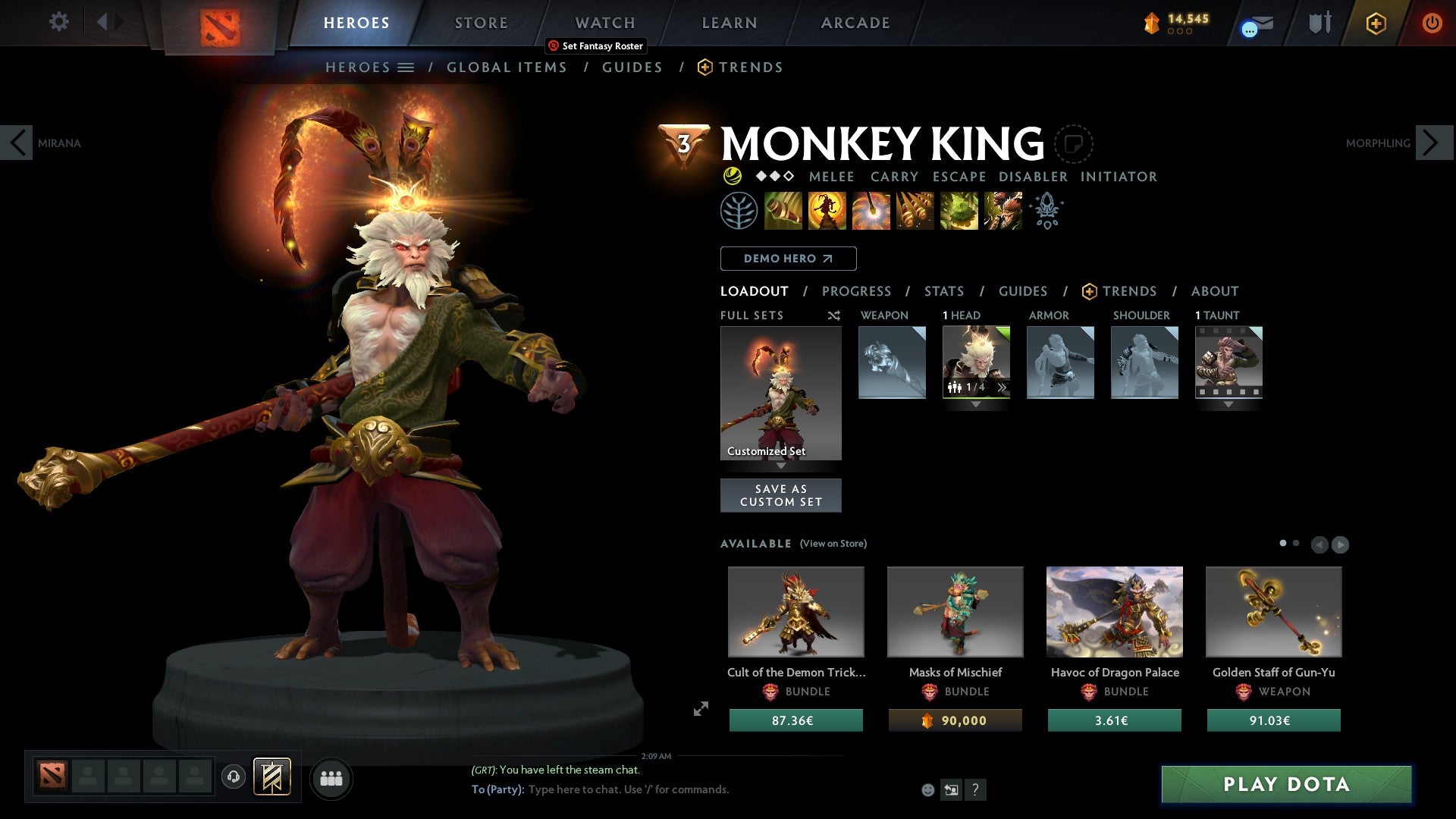This screenshot has width=1456, height=819.
Task: Open the WATCH menu at the top
Action: tap(604, 22)
